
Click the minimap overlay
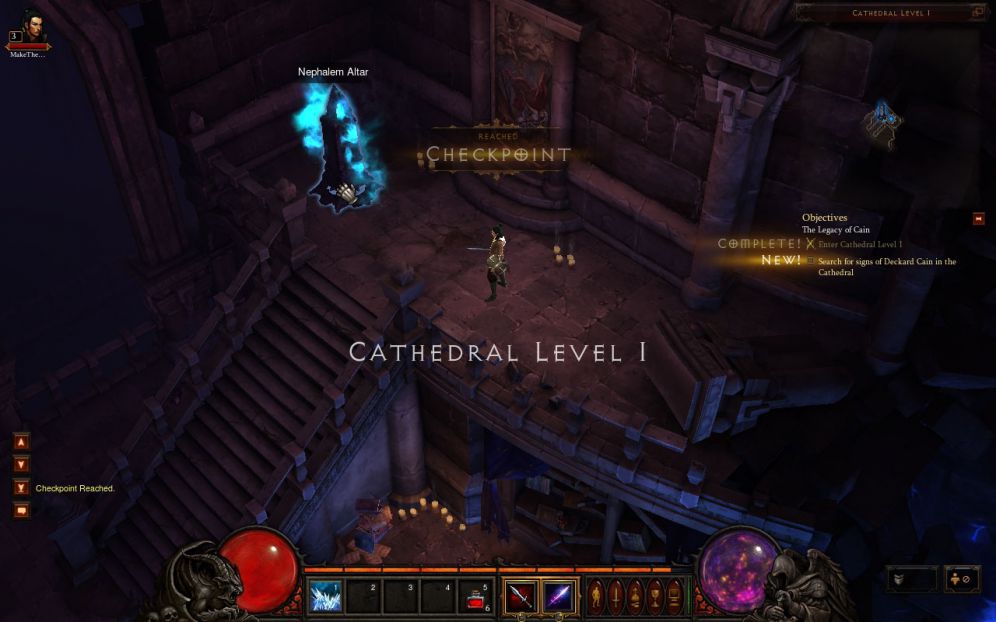click(x=884, y=124)
